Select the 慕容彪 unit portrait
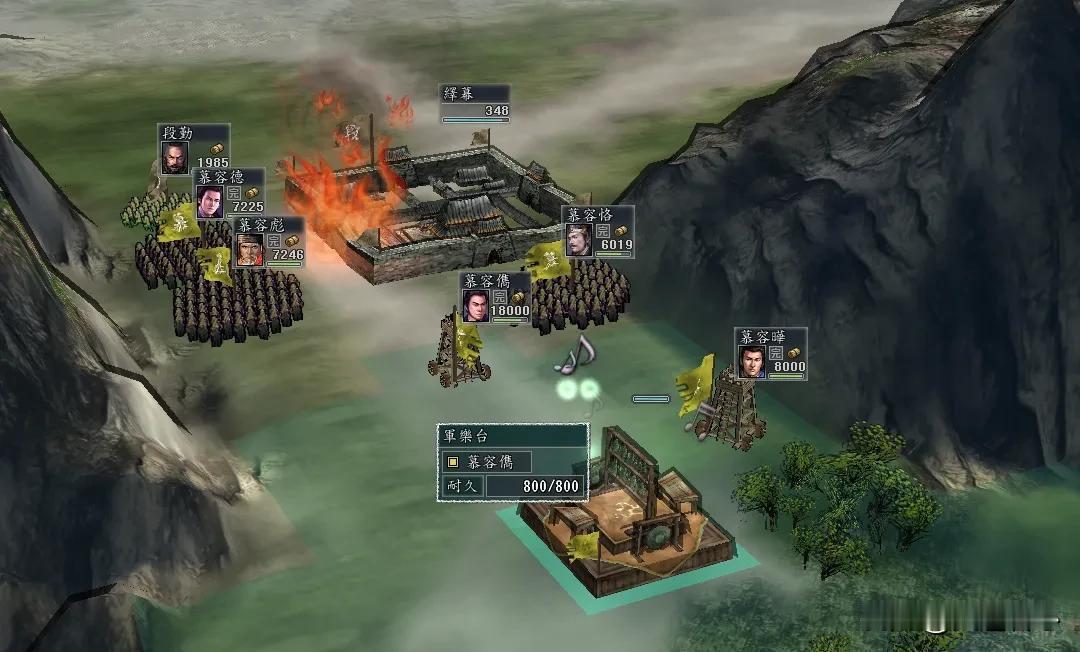The image size is (1080, 652). click(x=249, y=250)
